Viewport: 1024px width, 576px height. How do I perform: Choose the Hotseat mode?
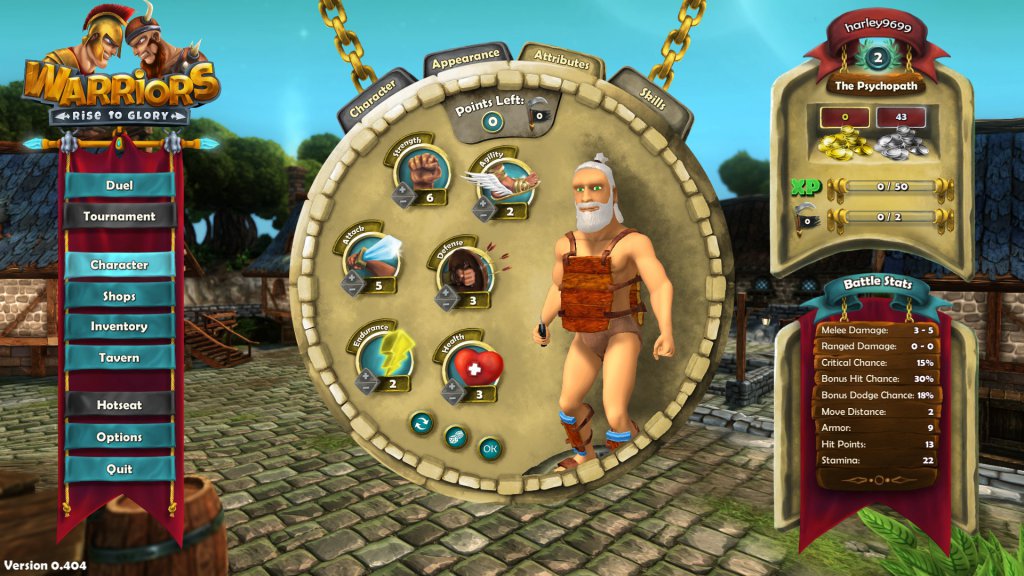[x=120, y=405]
